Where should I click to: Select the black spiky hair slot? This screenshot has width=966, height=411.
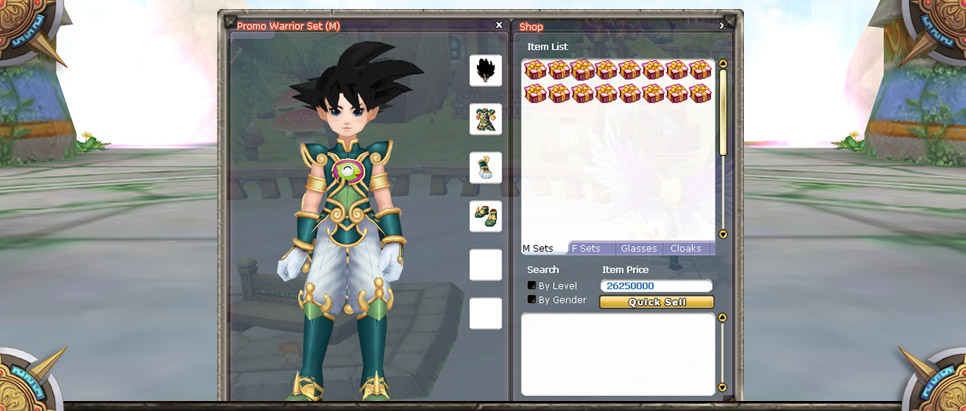pos(486,70)
